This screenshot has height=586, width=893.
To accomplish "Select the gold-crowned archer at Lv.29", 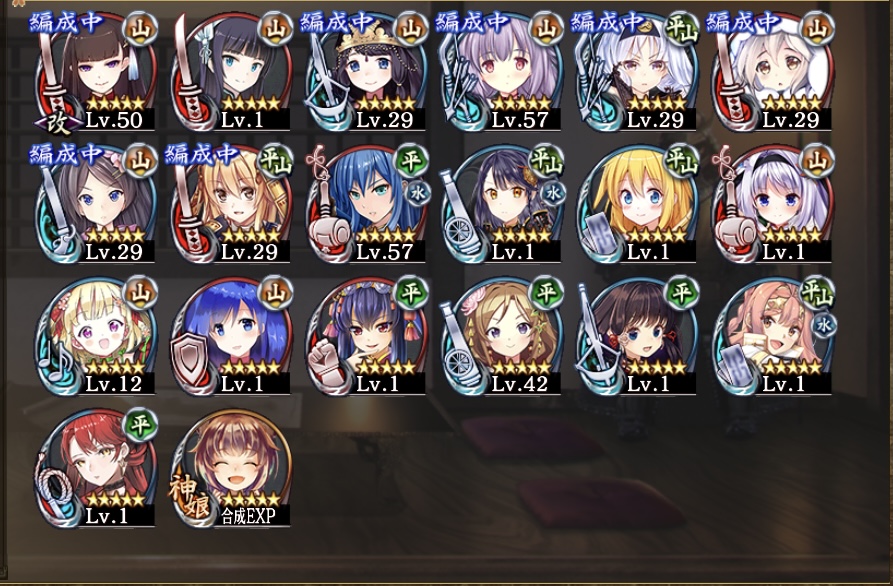I will [x=368, y=72].
